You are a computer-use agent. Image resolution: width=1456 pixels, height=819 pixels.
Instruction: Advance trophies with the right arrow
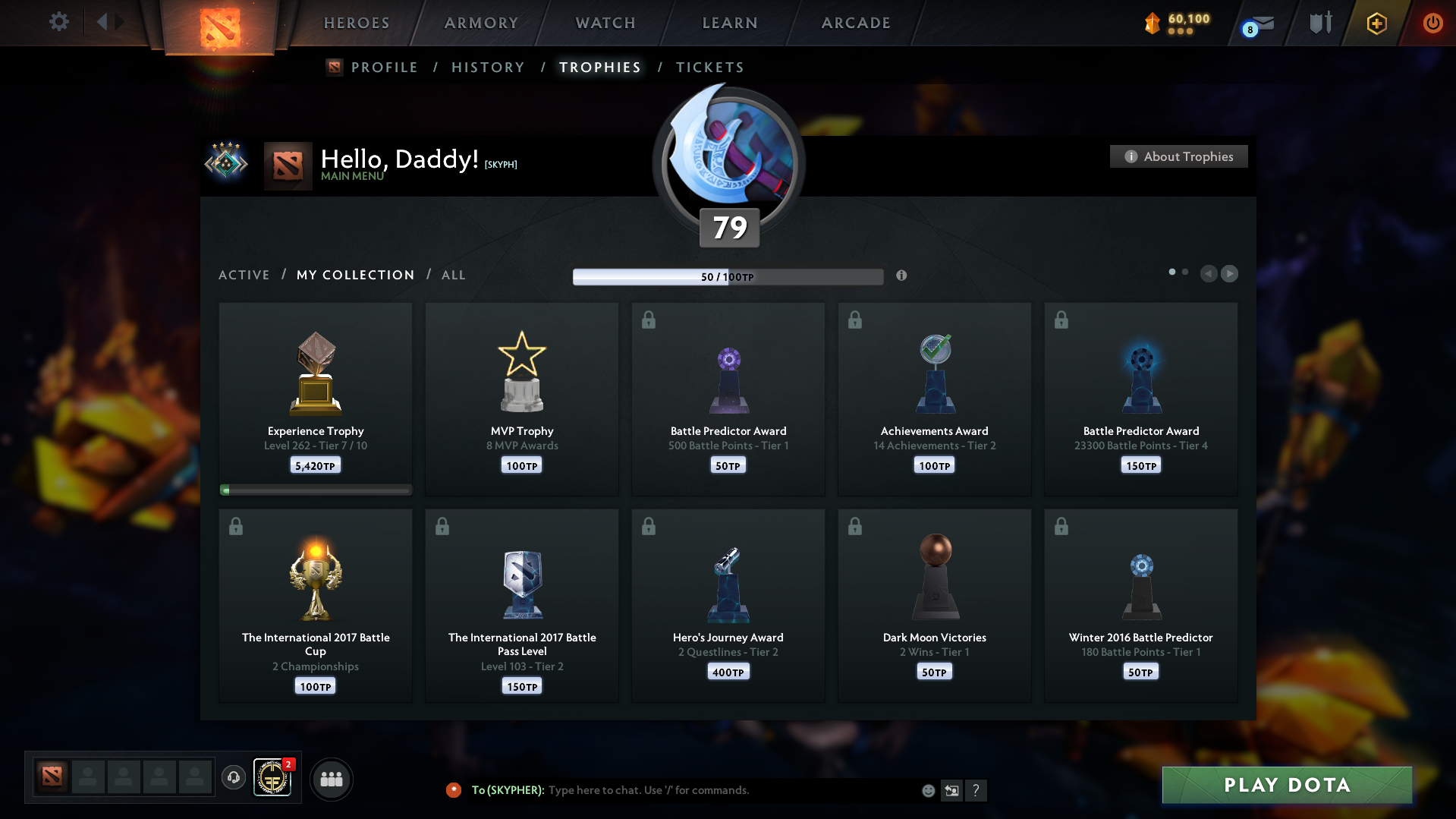pos(1230,274)
